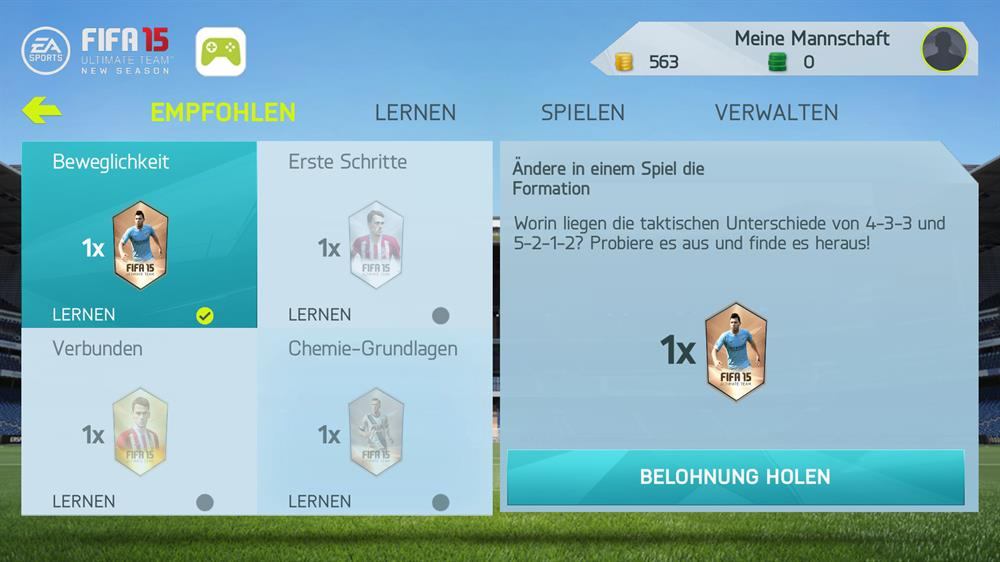The width and height of the screenshot is (1000, 562).
Task: Switch to the Spielen tab
Action: point(583,112)
